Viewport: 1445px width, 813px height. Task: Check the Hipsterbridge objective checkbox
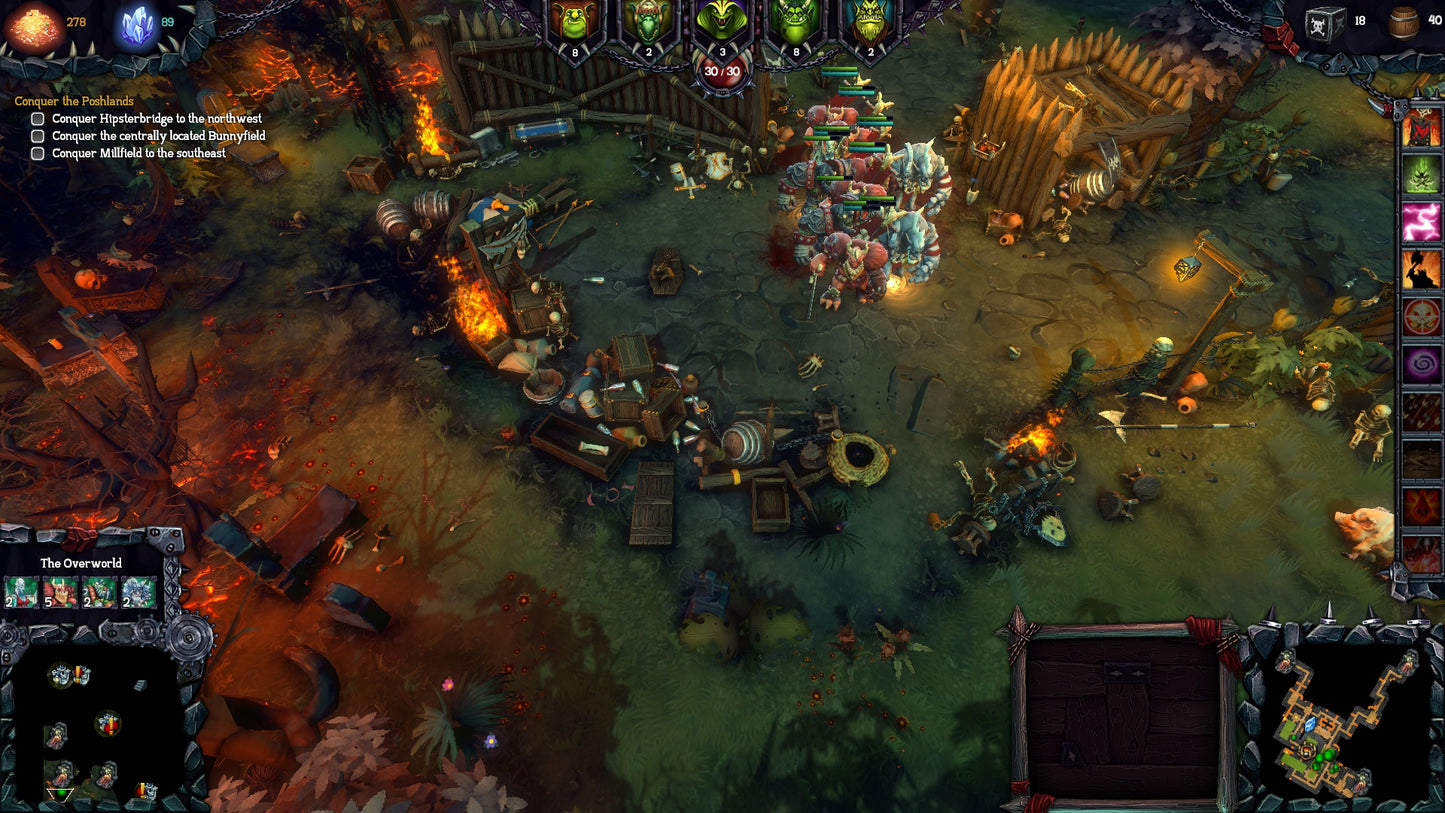[x=37, y=118]
